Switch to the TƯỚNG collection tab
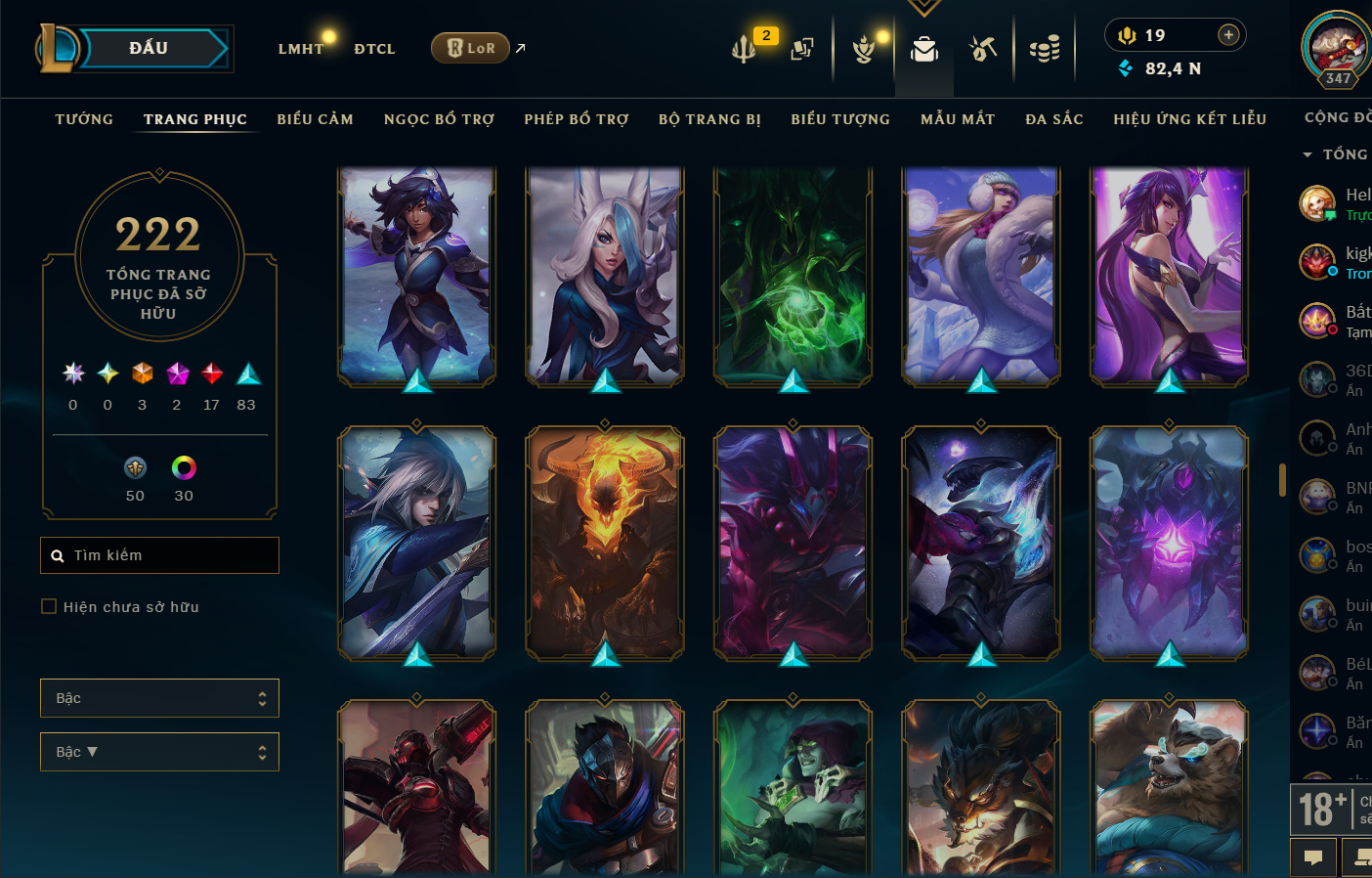 (84, 119)
